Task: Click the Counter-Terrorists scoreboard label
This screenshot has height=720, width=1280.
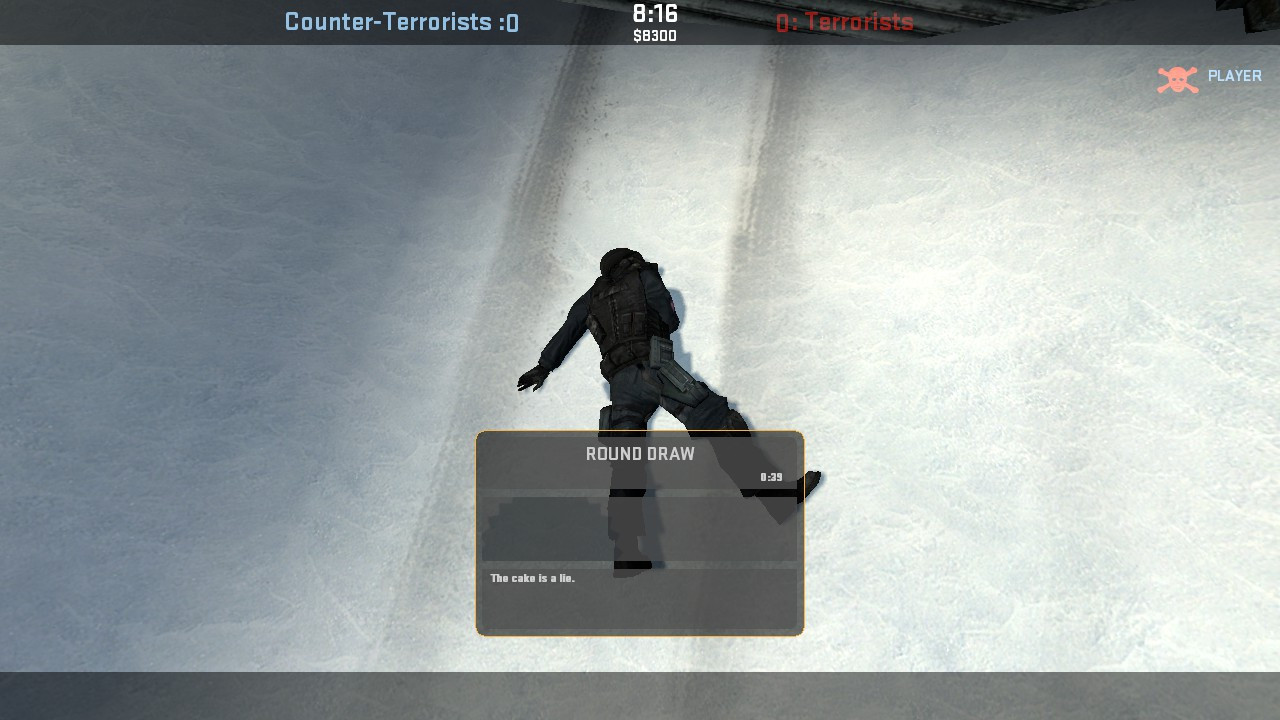Action: (390, 22)
